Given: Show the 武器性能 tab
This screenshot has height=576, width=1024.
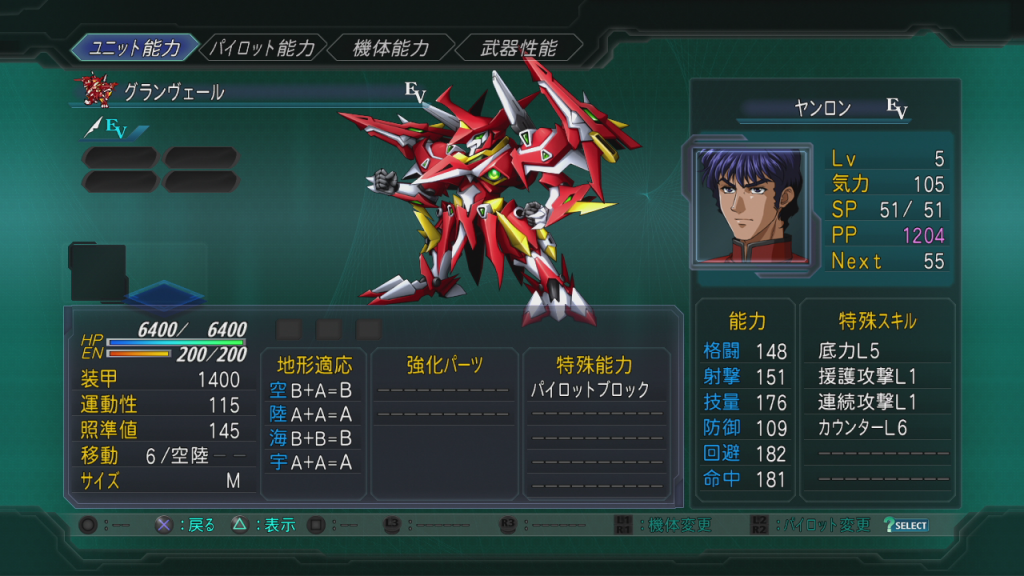Looking at the screenshot, I should 520,47.
